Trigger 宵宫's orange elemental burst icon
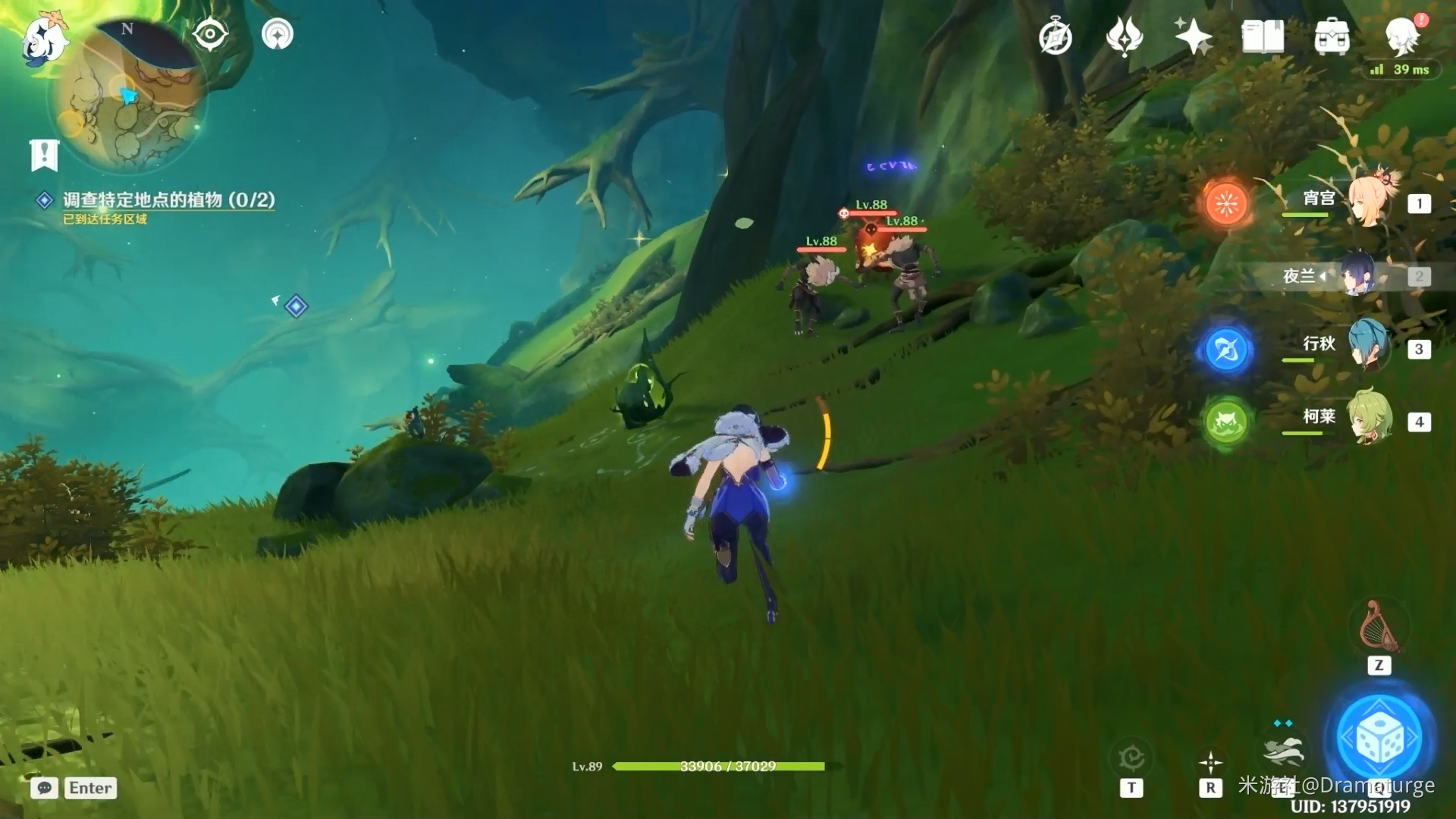Screen dimensions: 1456x819 1226,203
